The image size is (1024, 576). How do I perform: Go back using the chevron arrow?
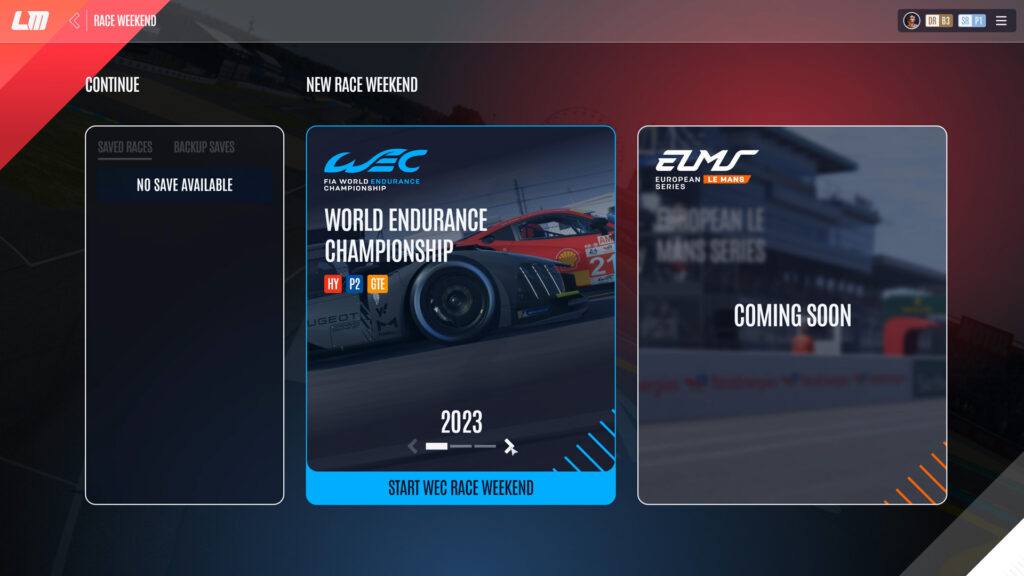click(x=74, y=21)
